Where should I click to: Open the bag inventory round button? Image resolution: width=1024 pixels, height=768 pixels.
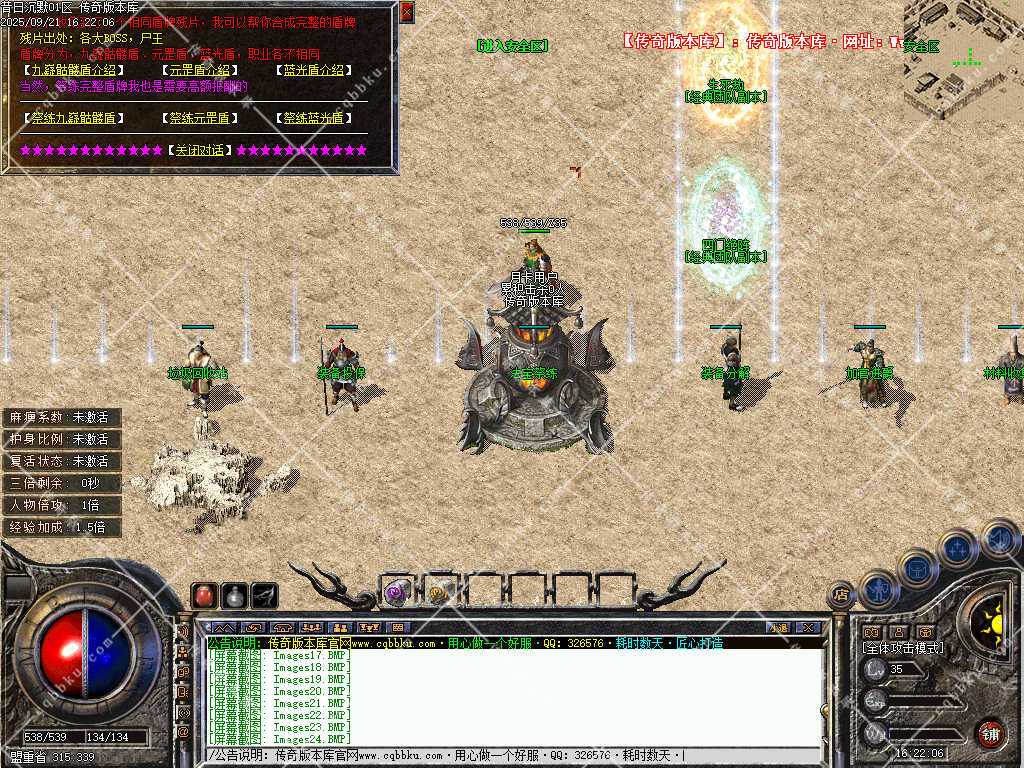[x=917, y=568]
